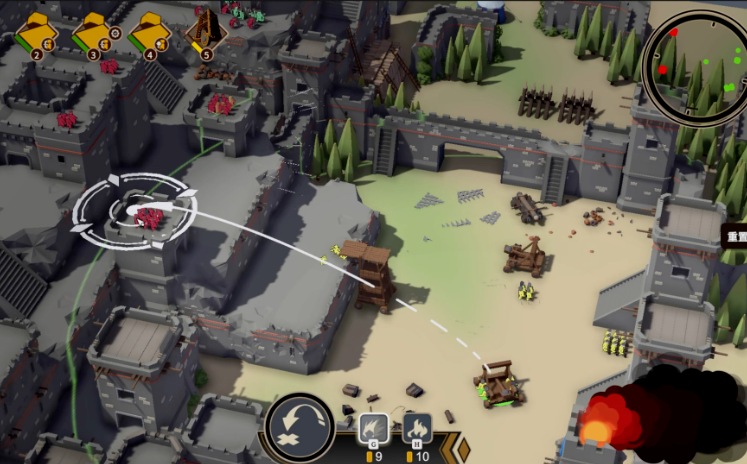Select unit group number 4
747x464 pixels.
tap(150, 34)
